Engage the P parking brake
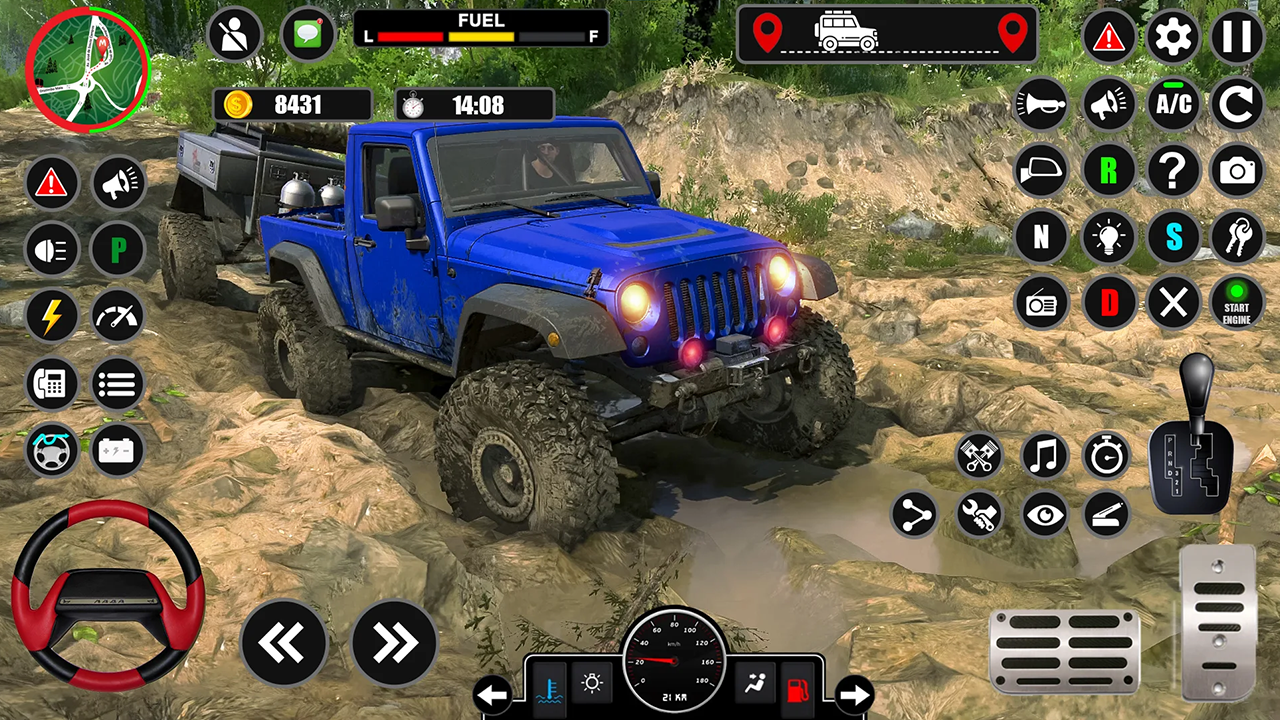The width and height of the screenshot is (1280, 720). pyautogui.click(x=117, y=249)
